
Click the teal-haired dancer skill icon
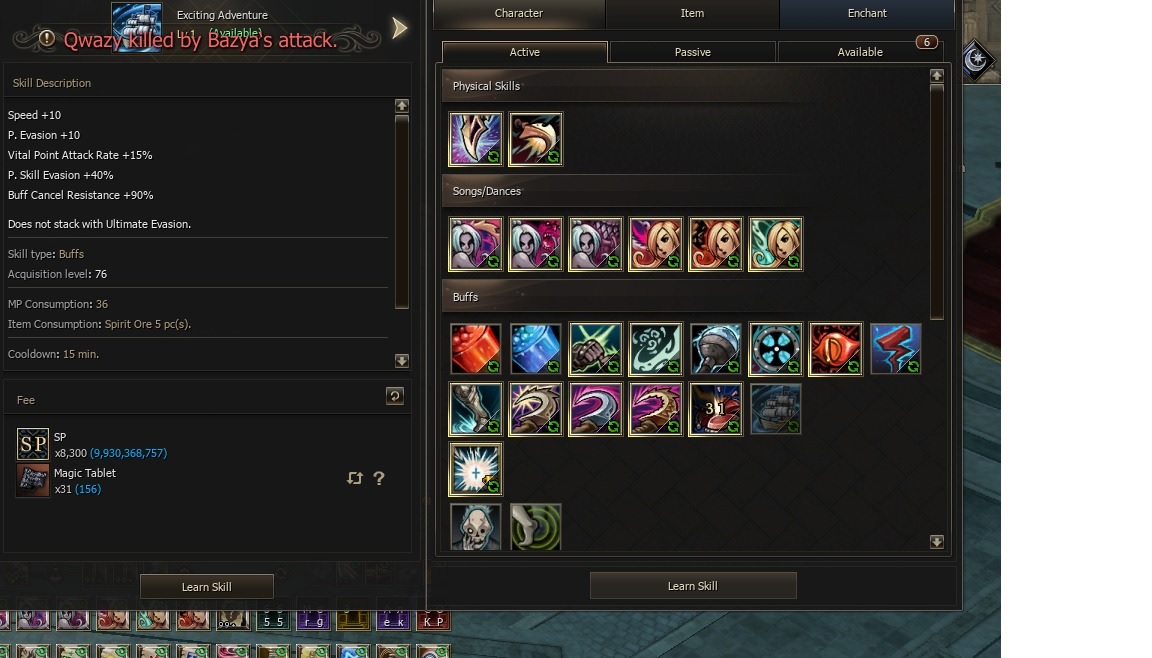(775, 244)
